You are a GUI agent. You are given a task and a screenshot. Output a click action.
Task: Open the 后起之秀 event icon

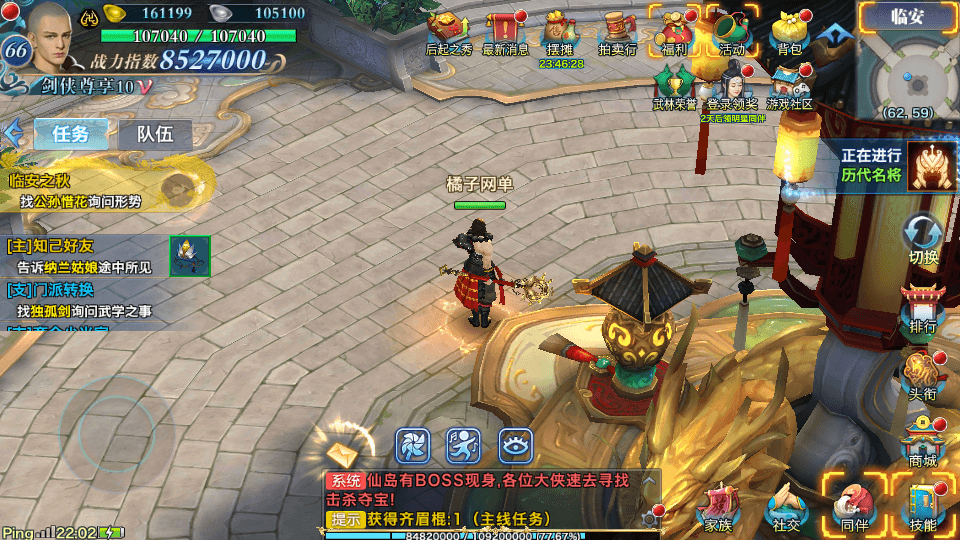pyautogui.click(x=447, y=31)
